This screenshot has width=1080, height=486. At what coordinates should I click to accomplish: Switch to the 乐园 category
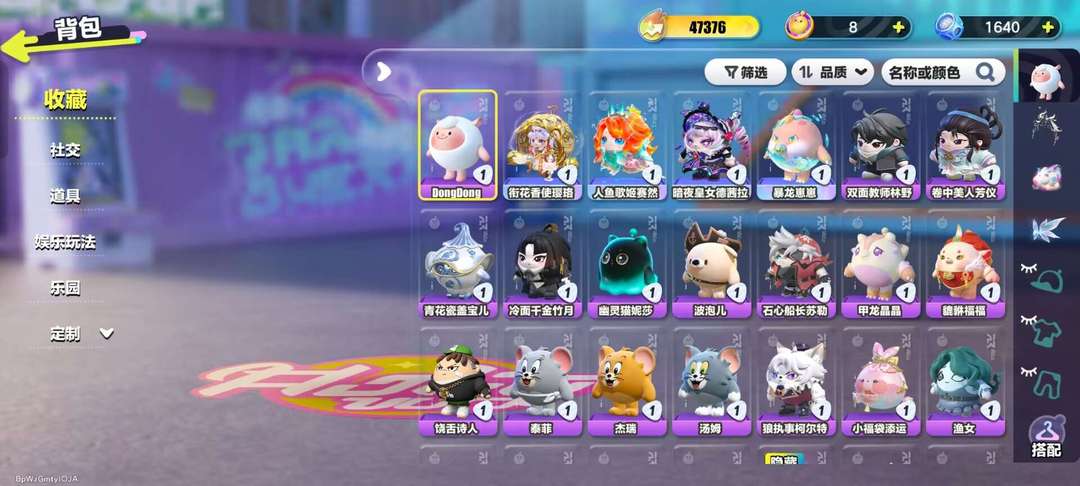coord(65,288)
